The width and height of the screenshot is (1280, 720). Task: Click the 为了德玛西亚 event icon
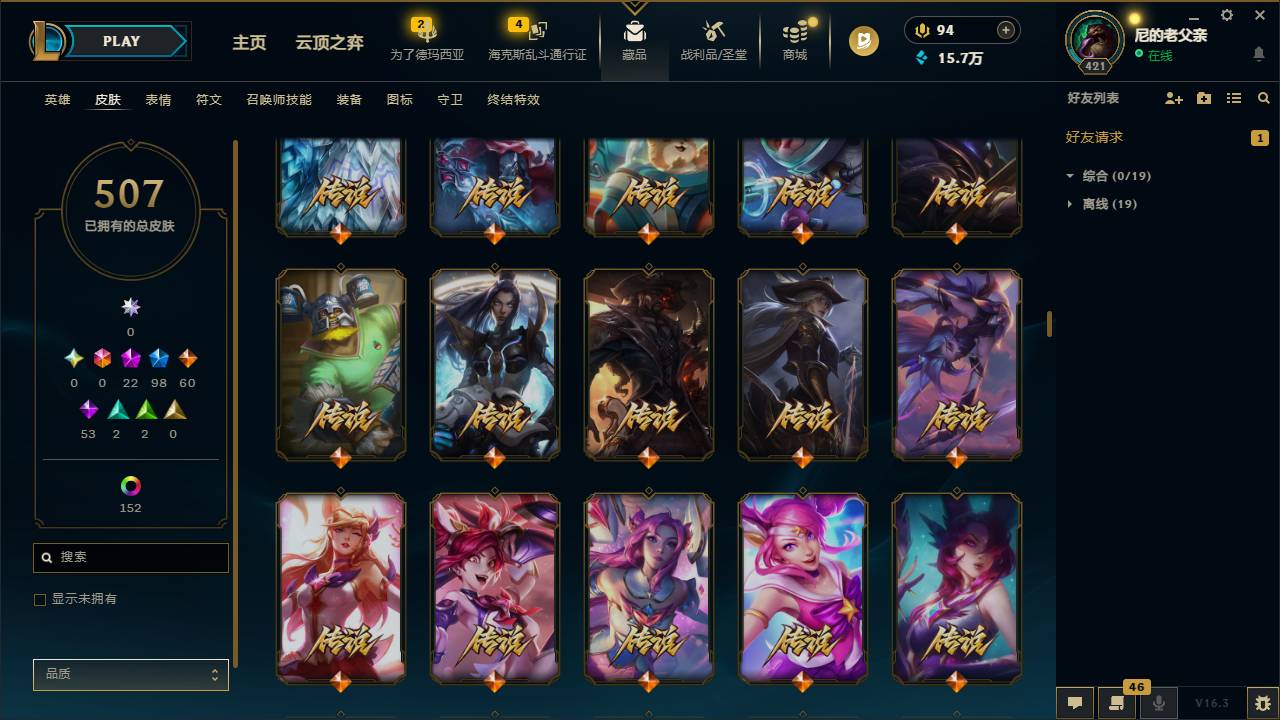point(425,40)
